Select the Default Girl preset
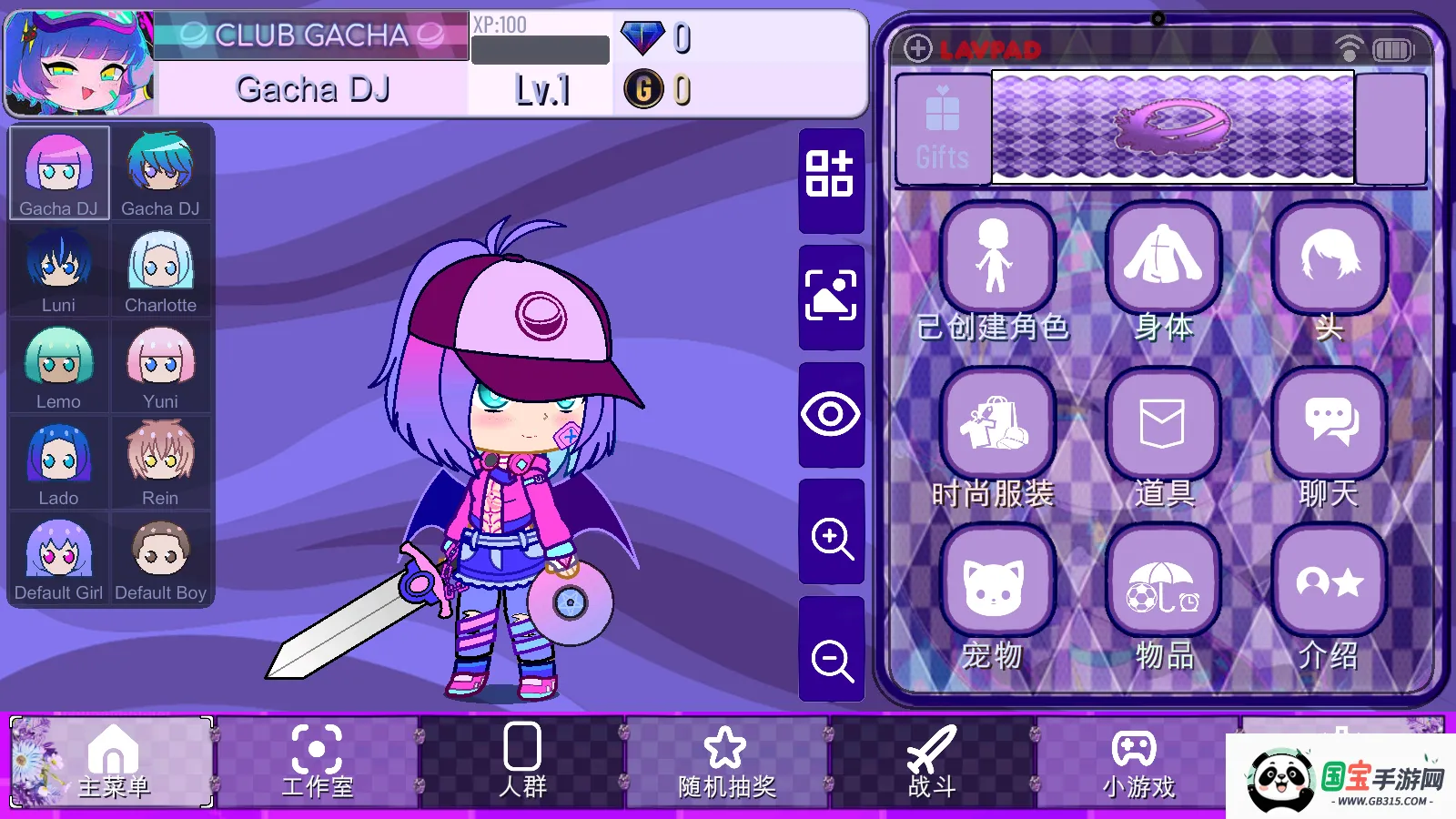The width and height of the screenshot is (1456, 819). [59, 559]
